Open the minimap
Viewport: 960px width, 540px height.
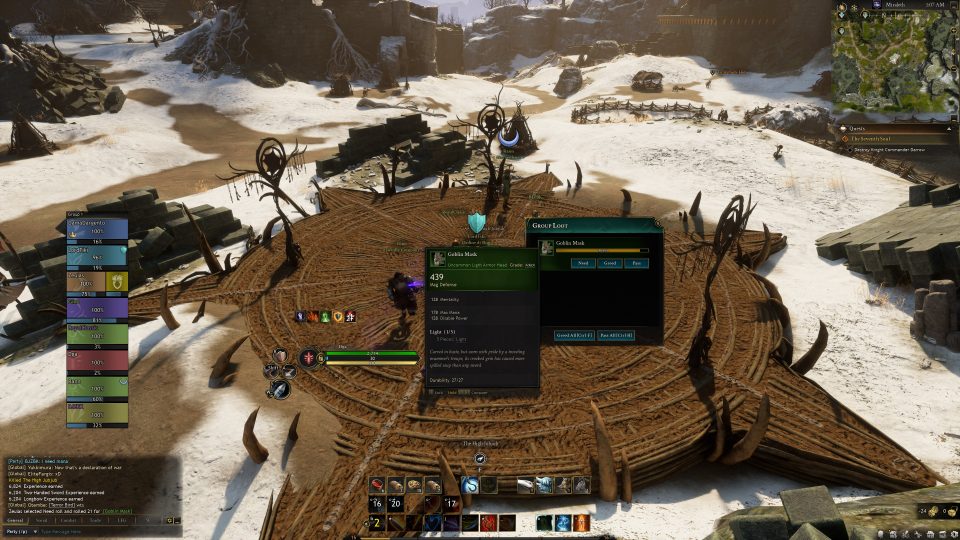(889, 67)
